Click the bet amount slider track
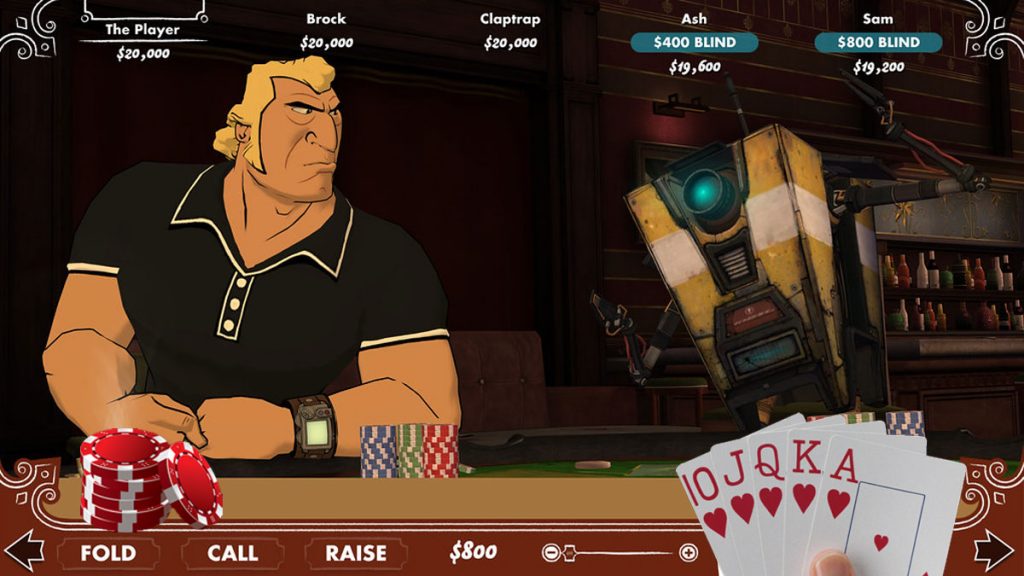This screenshot has width=1024, height=576. click(620, 552)
